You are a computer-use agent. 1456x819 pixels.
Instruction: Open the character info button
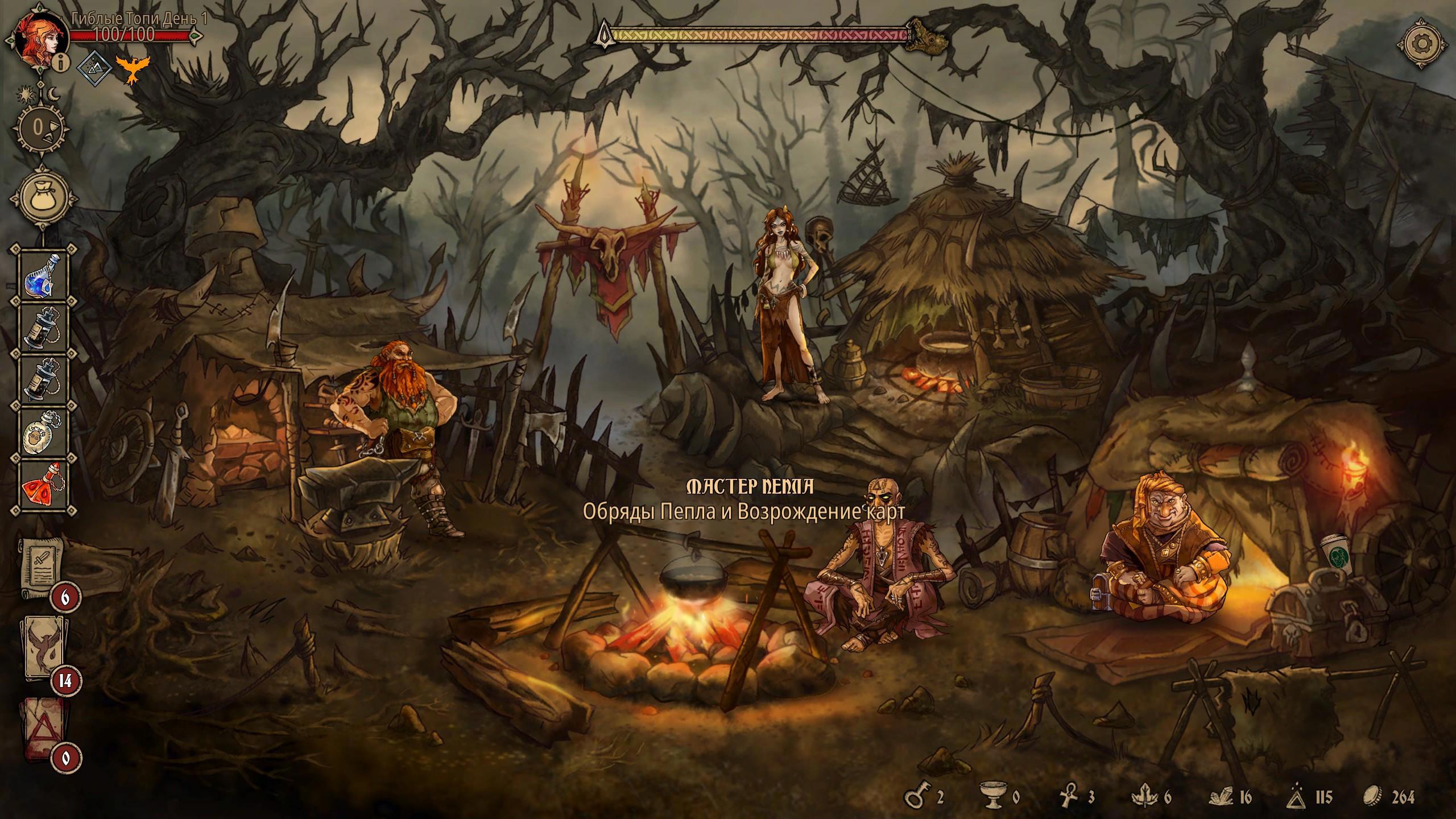(62, 64)
